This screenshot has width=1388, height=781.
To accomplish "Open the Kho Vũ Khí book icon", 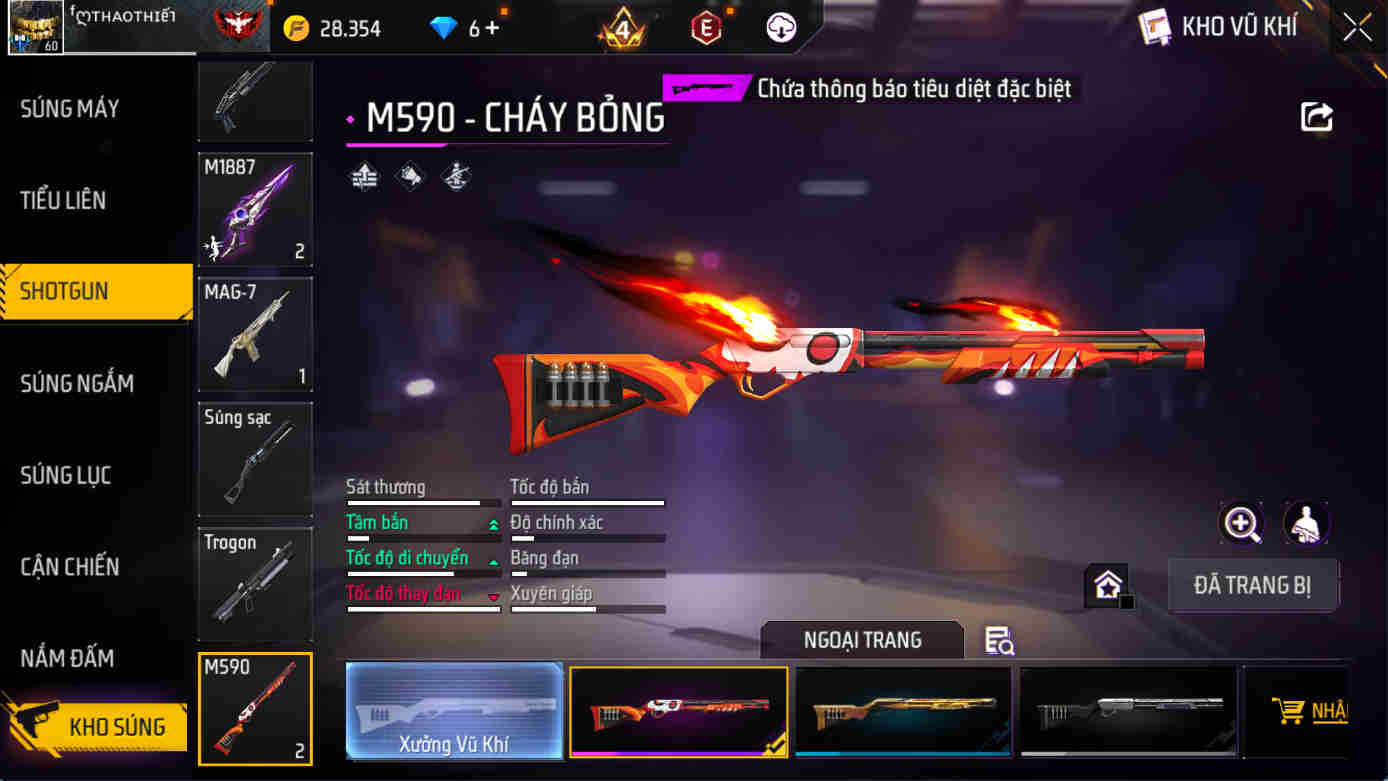I will click(x=1158, y=27).
